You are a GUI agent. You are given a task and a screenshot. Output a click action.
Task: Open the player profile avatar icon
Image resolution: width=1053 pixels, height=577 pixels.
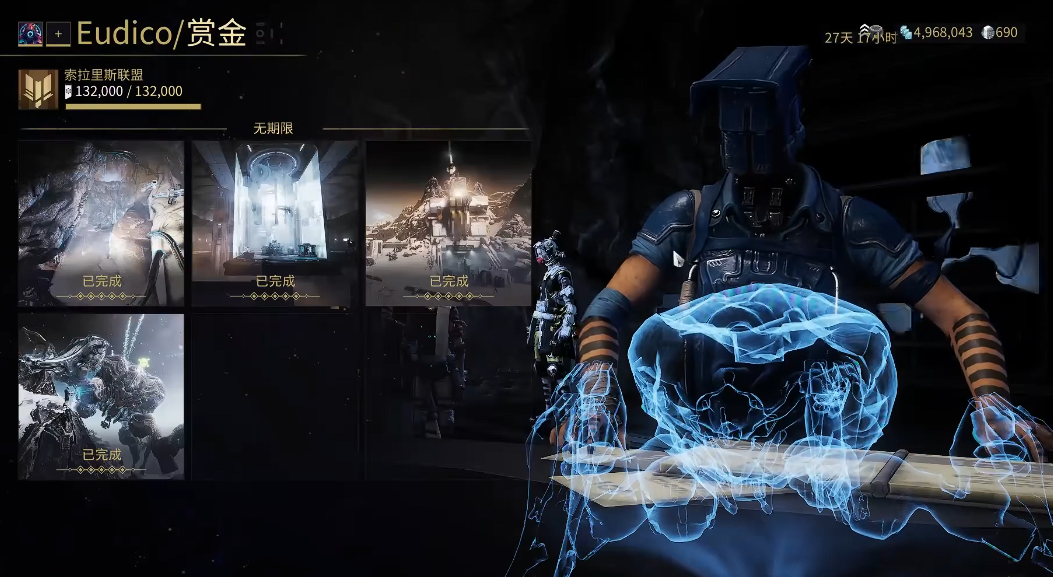pyautogui.click(x=29, y=34)
